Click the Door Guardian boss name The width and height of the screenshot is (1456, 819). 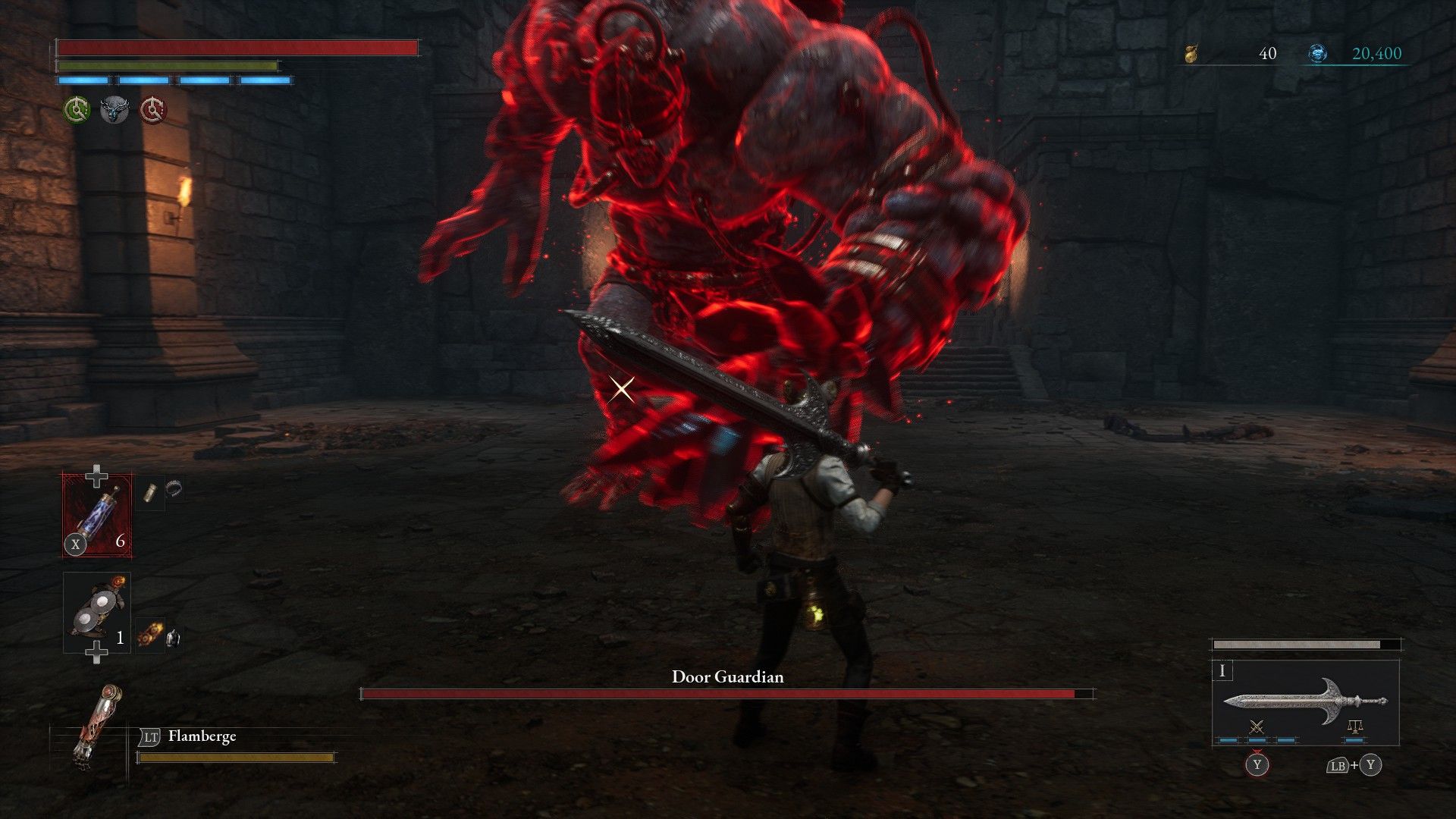click(x=727, y=677)
